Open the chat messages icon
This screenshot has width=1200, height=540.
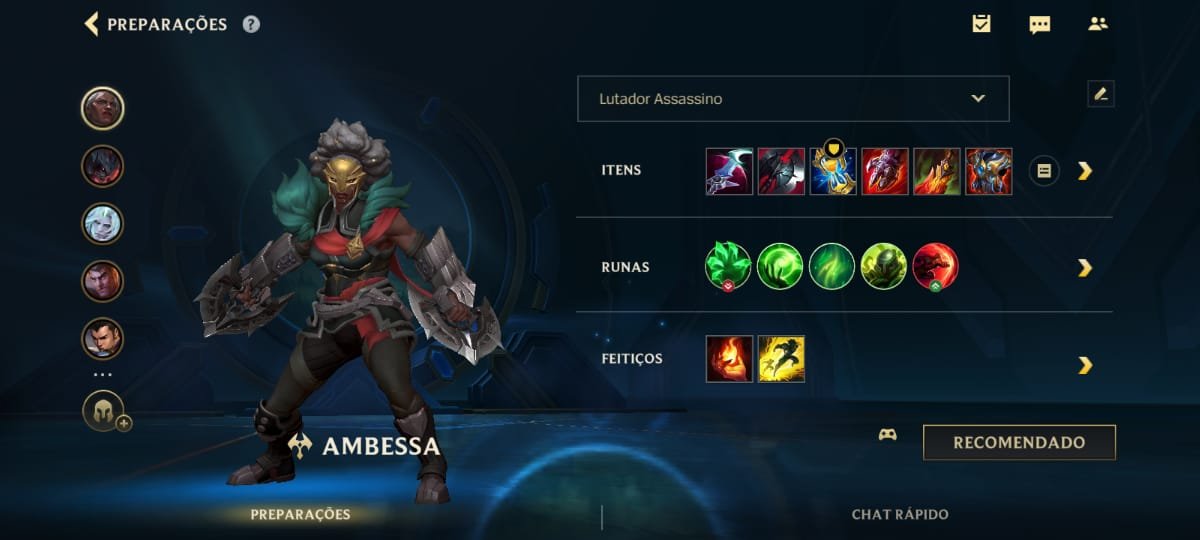coord(1040,24)
